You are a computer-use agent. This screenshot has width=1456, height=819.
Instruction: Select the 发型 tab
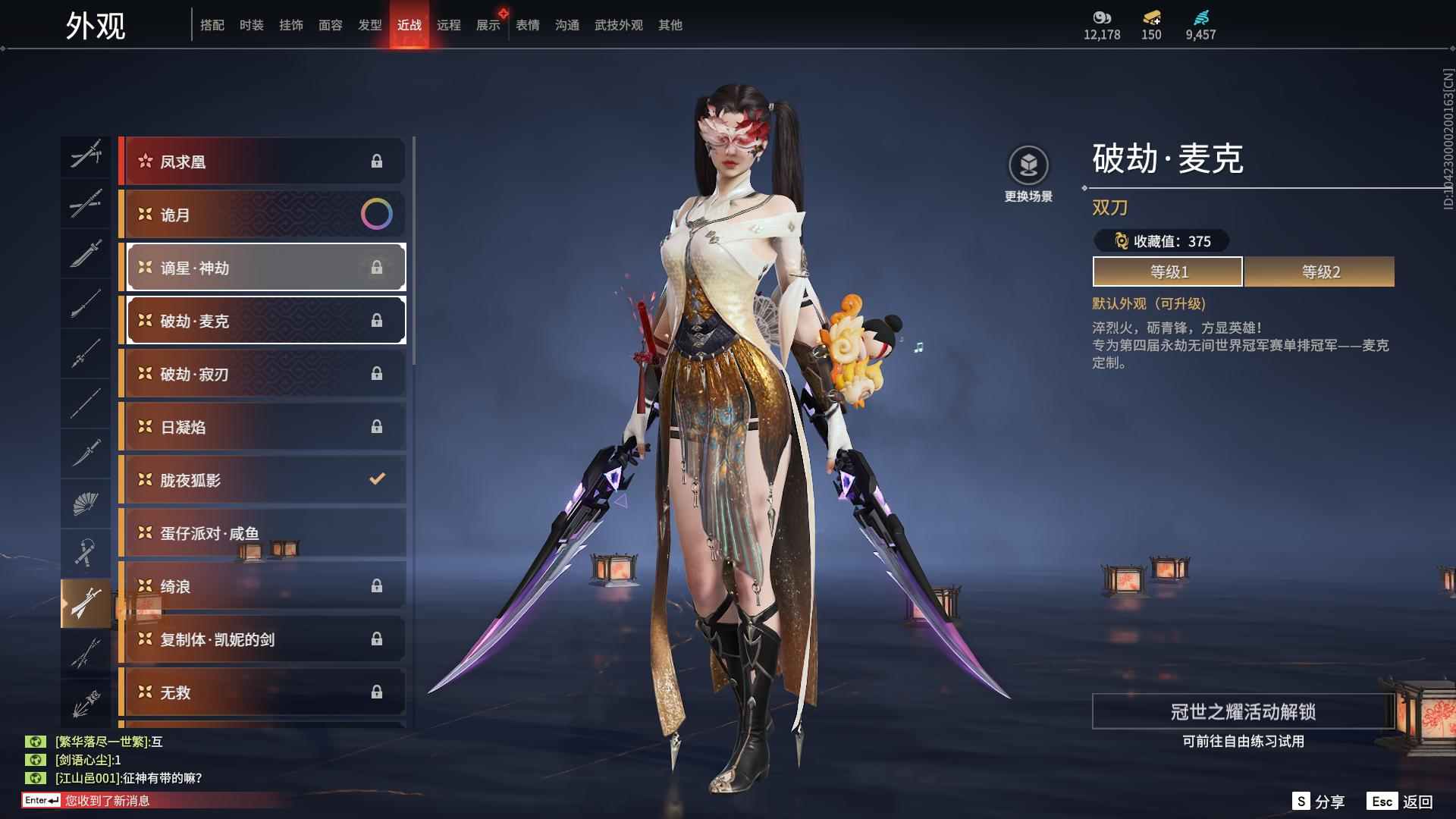(369, 25)
